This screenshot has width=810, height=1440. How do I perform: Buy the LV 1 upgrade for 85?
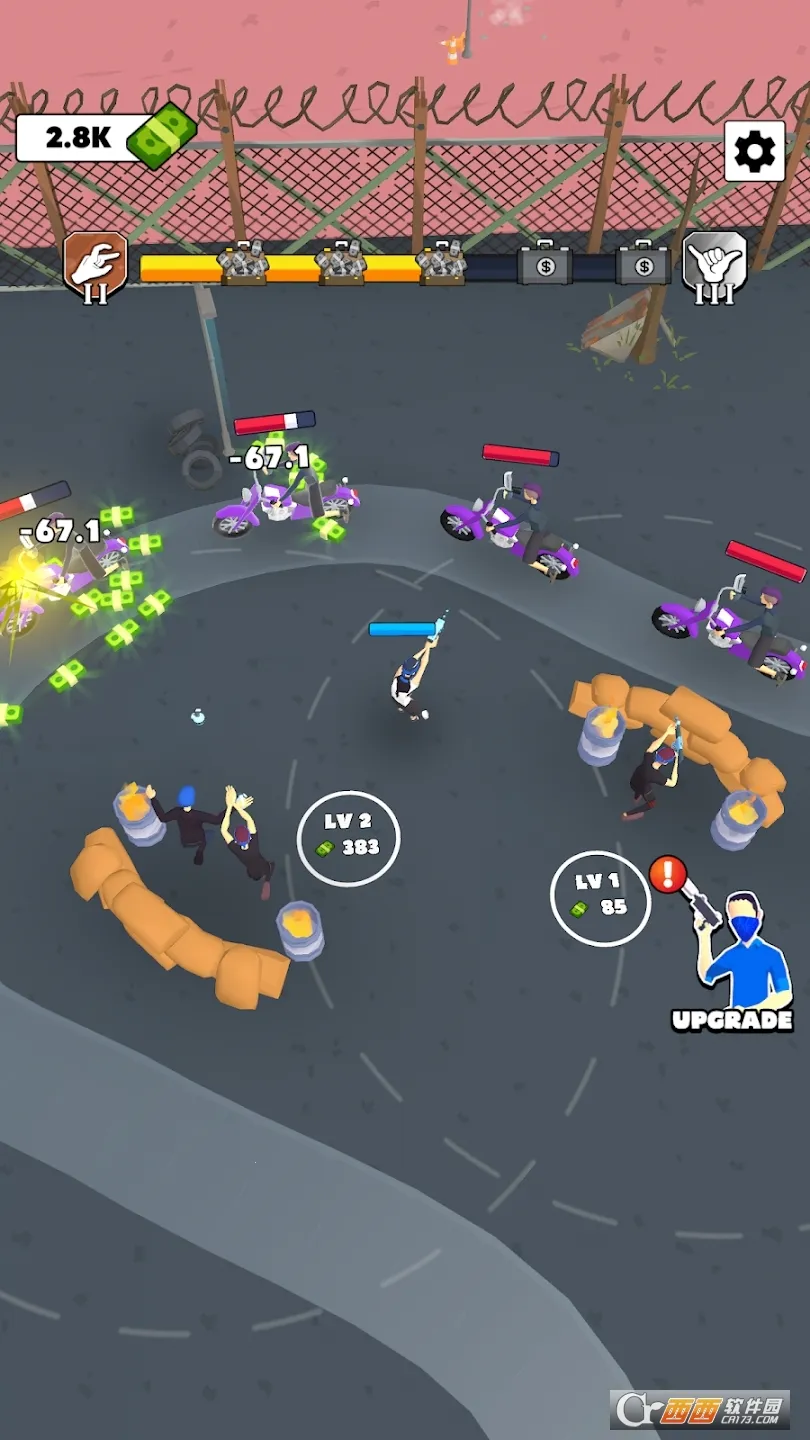pyautogui.click(x=600, y=897)
